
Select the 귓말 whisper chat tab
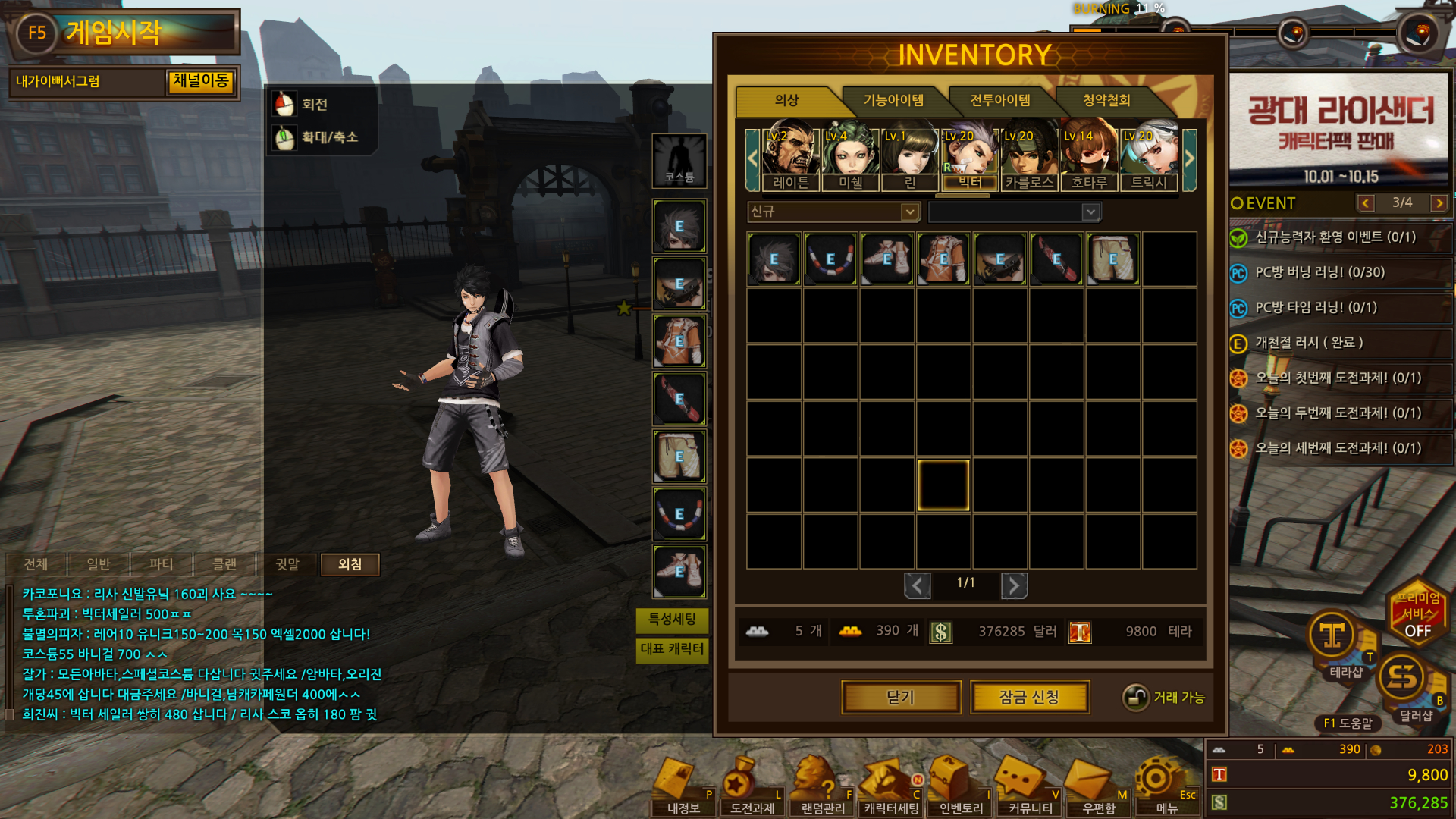pos(287,564)
